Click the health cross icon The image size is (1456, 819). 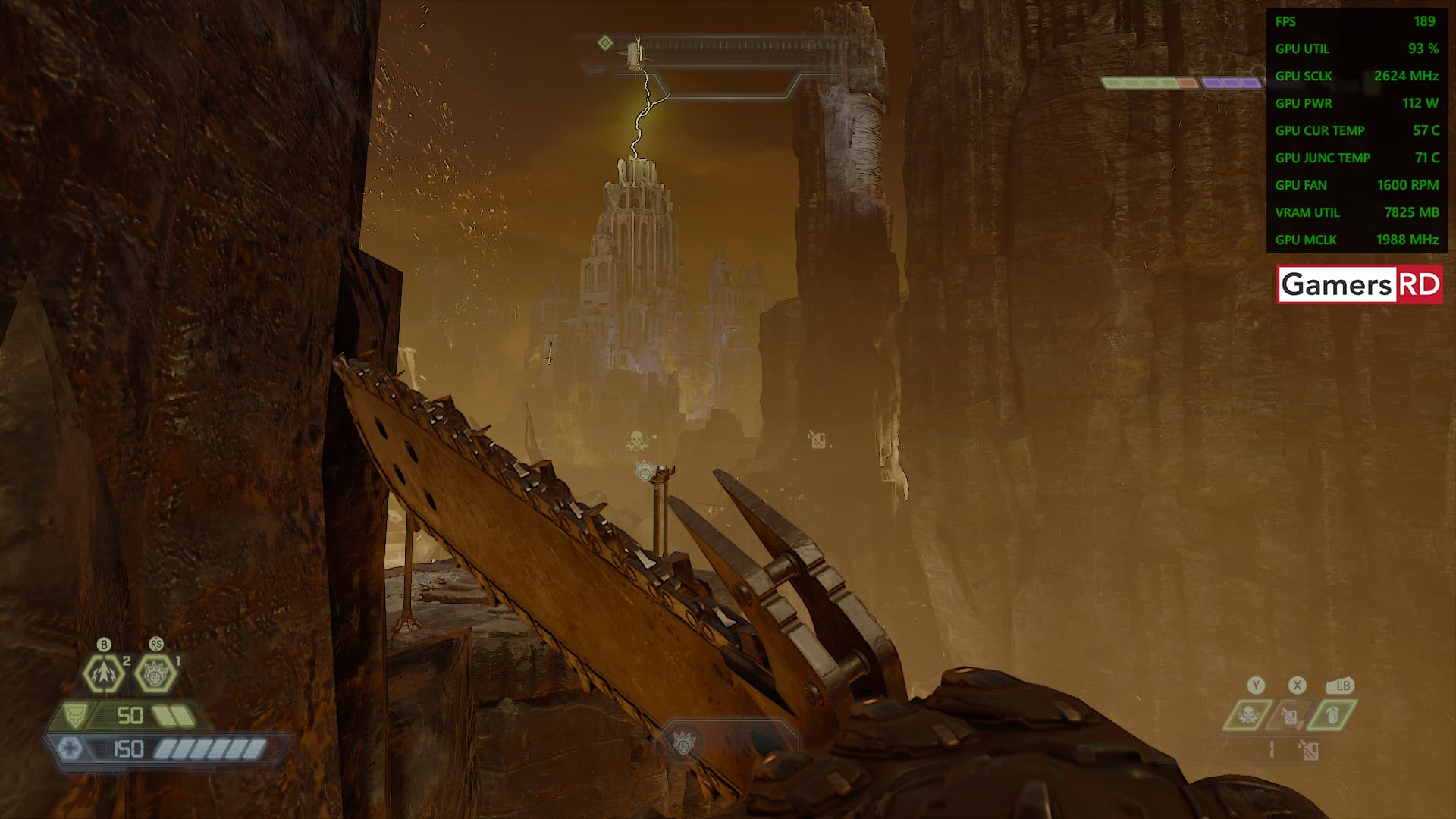70,749
